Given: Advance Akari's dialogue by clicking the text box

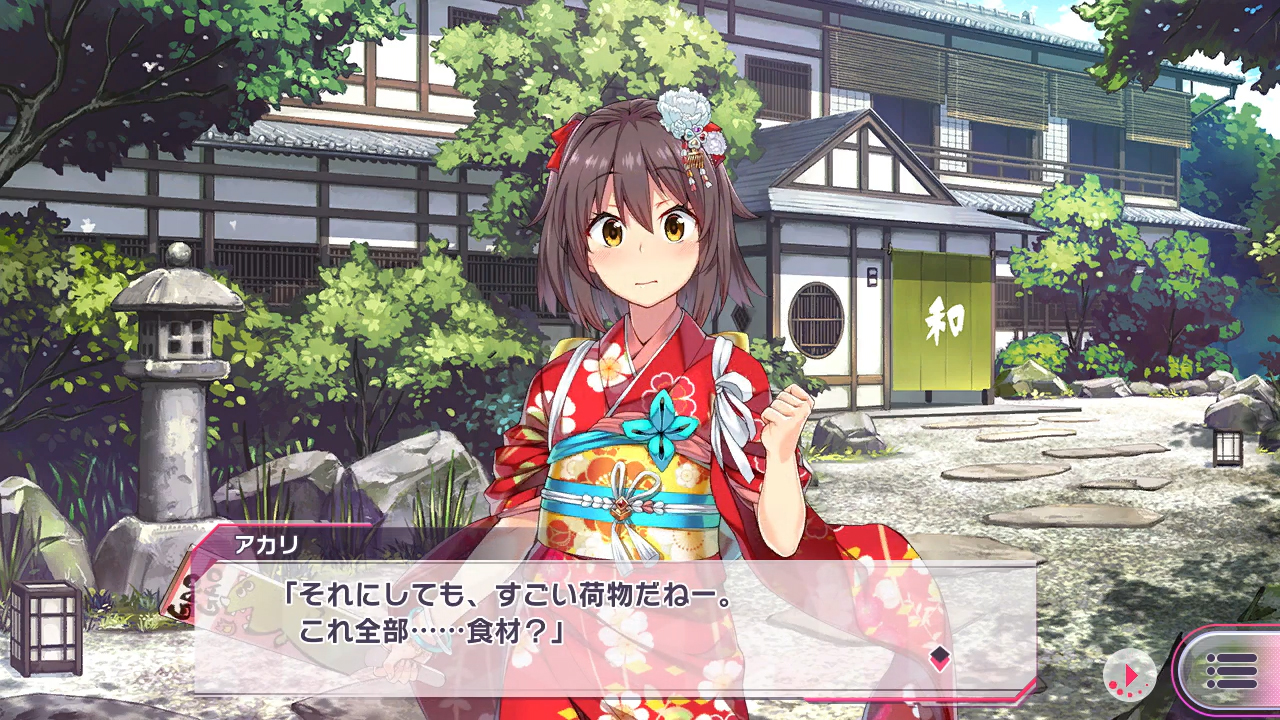Looking at the screenshot, I should [x=600, y=620].
